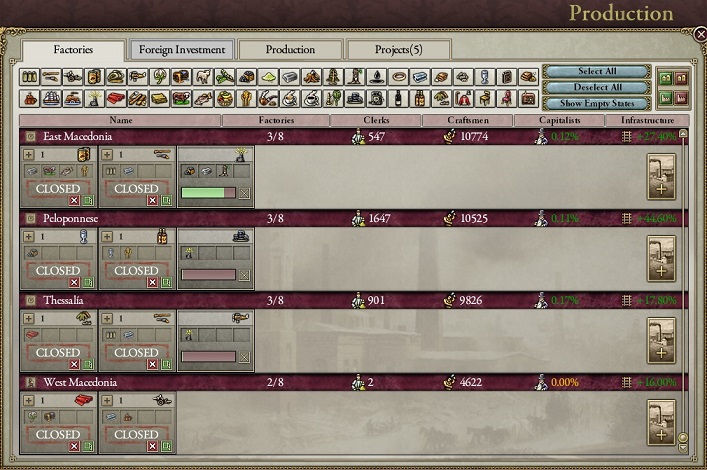Switch to the Foreign Investment tab
Screen dimensions: 707x470
point(181,49)
